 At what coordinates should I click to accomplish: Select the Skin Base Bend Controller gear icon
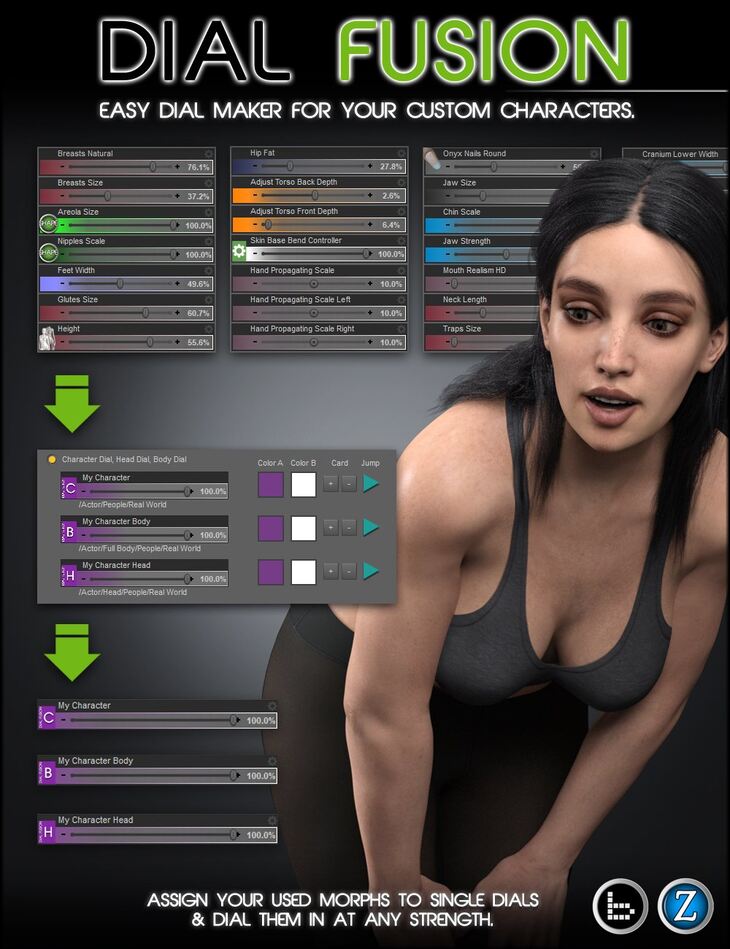coord(240,250)
